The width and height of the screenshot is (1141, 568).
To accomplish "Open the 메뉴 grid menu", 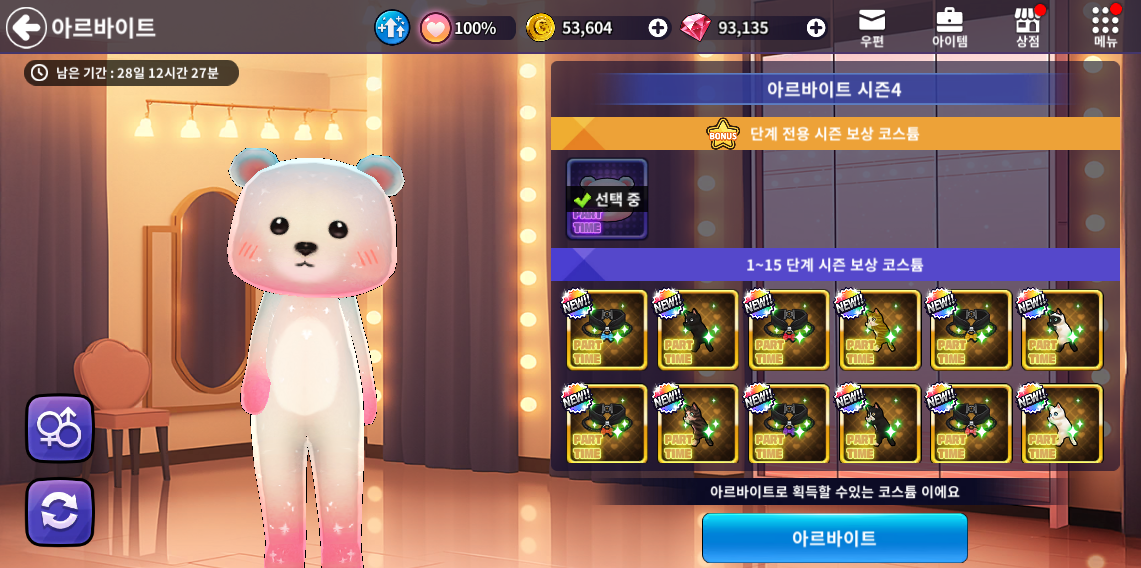I will [1105, 27].
